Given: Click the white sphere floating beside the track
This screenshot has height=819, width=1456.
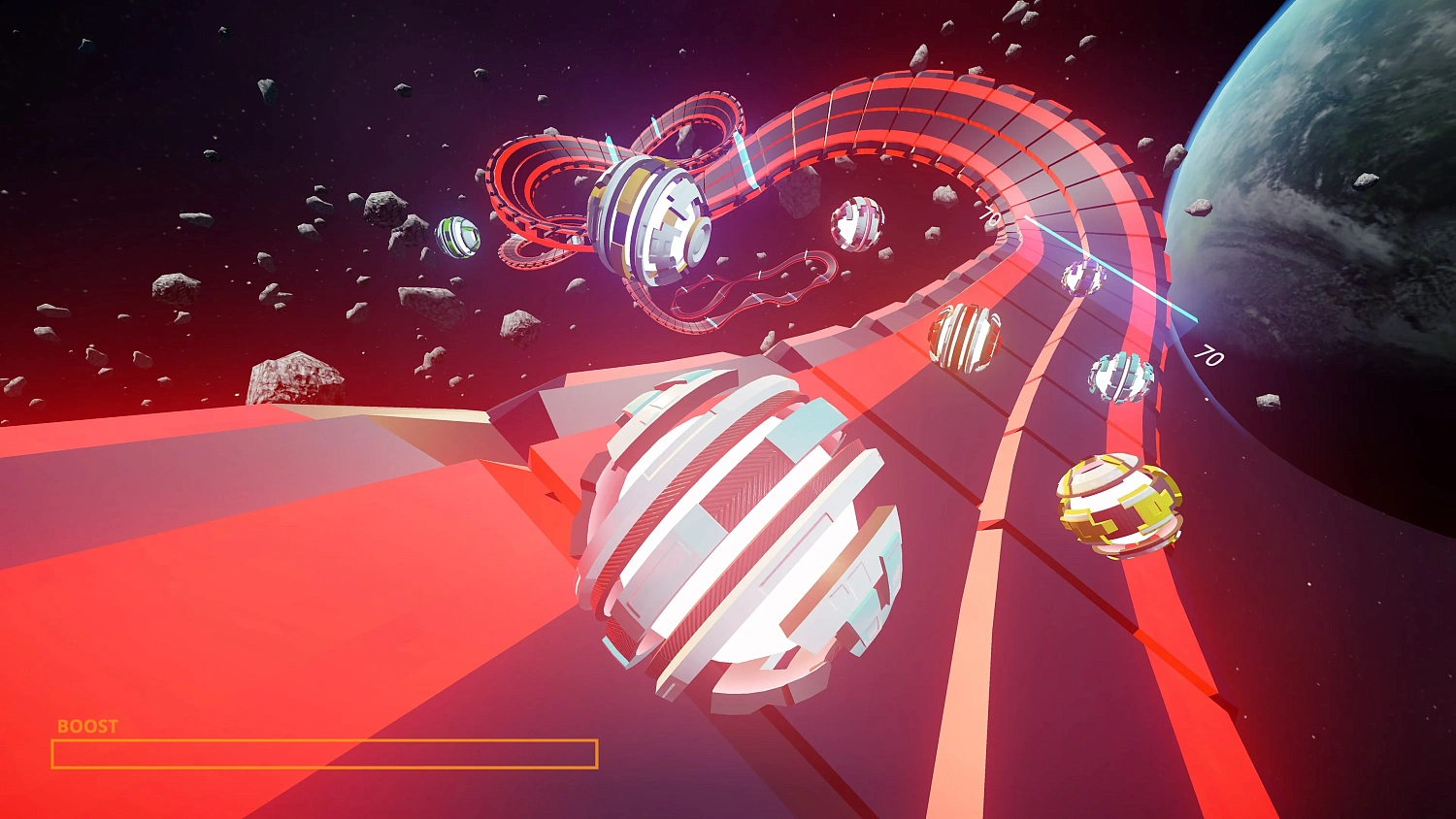Looking at the screenshot, I should click(x=856, y=225).
